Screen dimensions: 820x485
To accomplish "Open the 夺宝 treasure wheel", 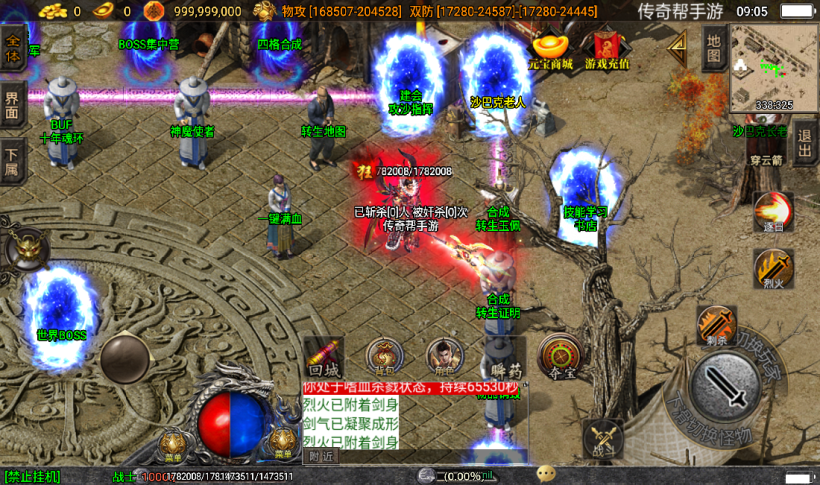I will click(562, 356).
